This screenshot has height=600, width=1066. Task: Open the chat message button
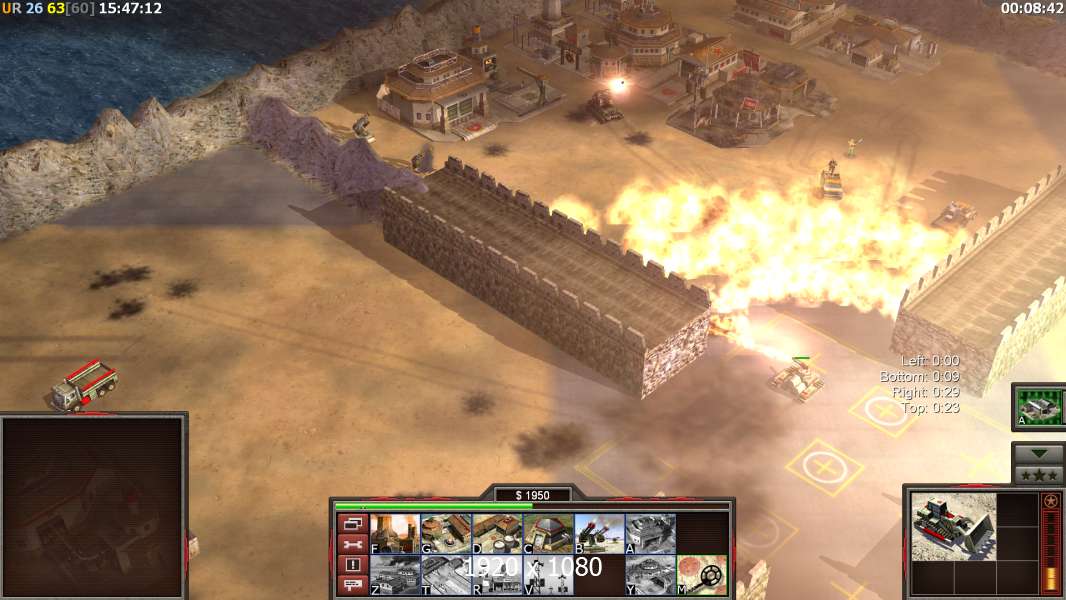click(x=352, y=585)
